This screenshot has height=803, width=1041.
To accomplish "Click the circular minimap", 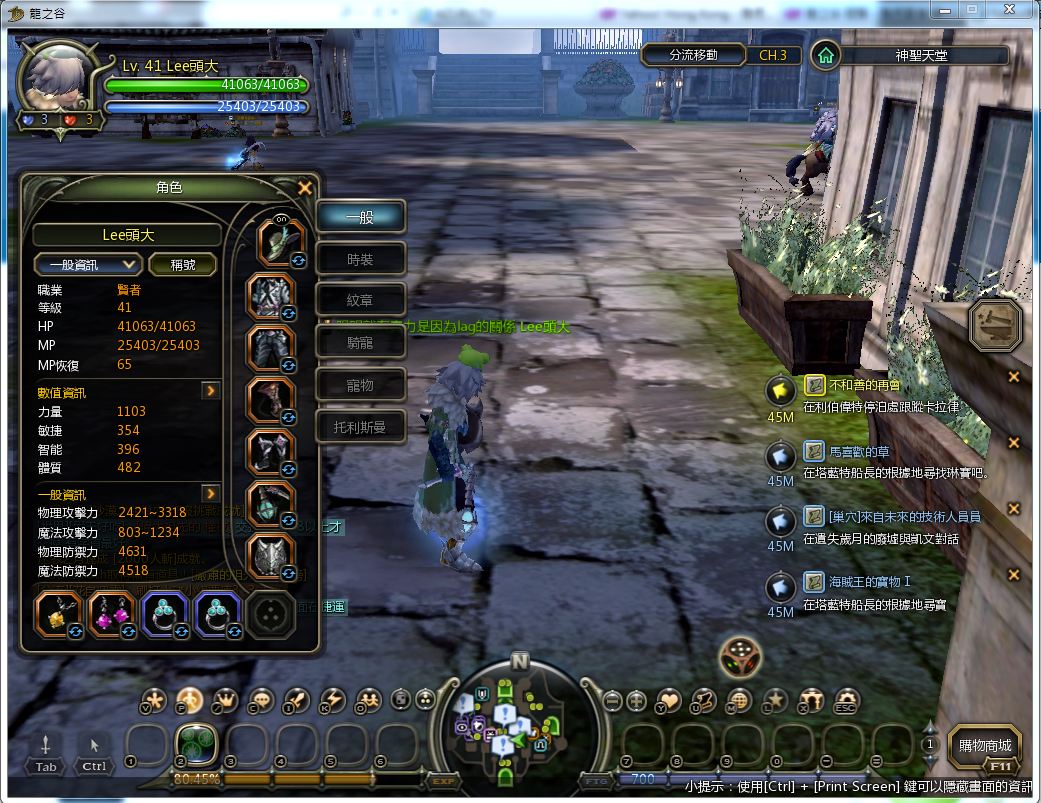I will tap(519, 718).
